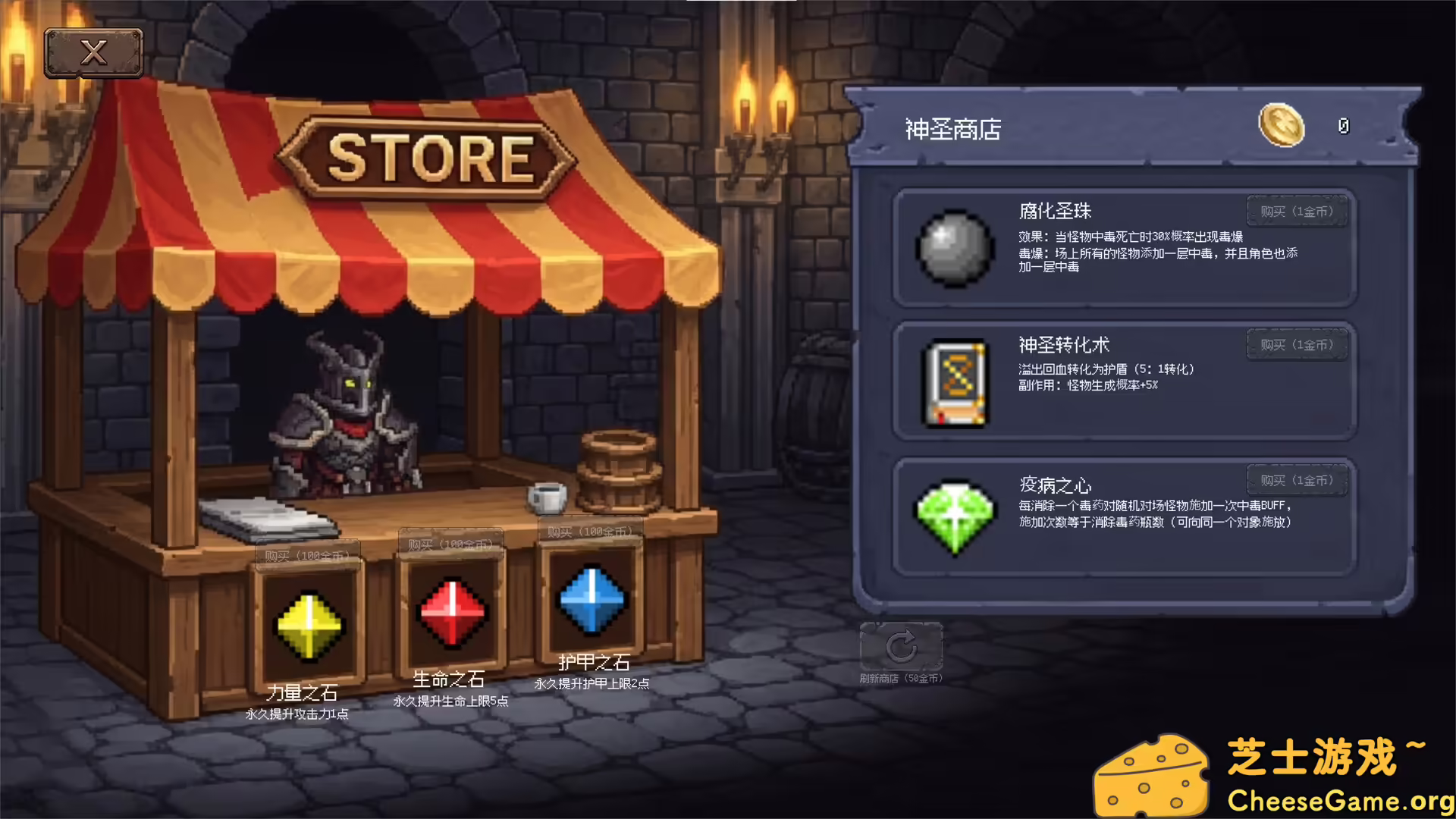Purchase 生命之石 for 100 gold

click(x=450, y=543)
